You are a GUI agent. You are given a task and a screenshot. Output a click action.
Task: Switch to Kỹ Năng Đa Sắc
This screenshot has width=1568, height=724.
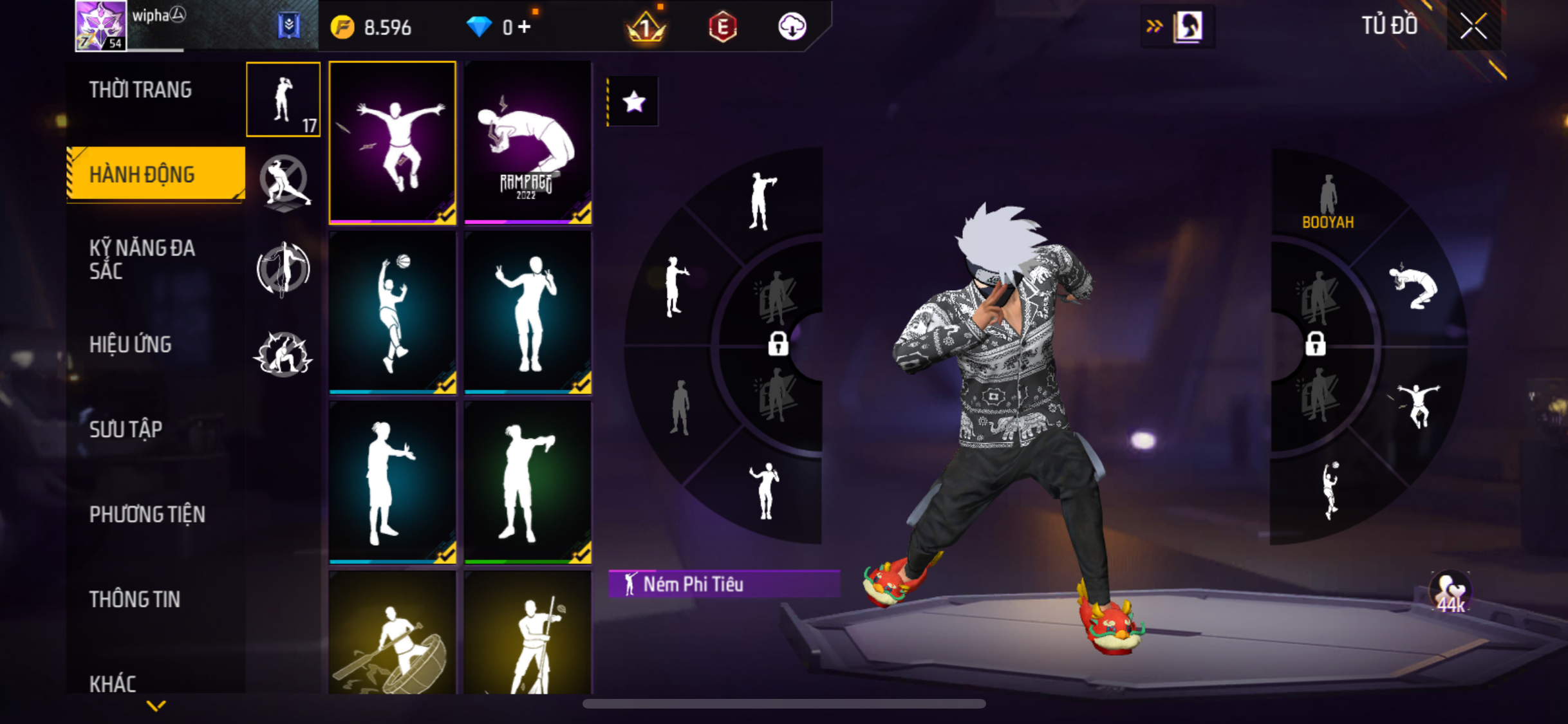pyautogui.click(x=142, y=259)
